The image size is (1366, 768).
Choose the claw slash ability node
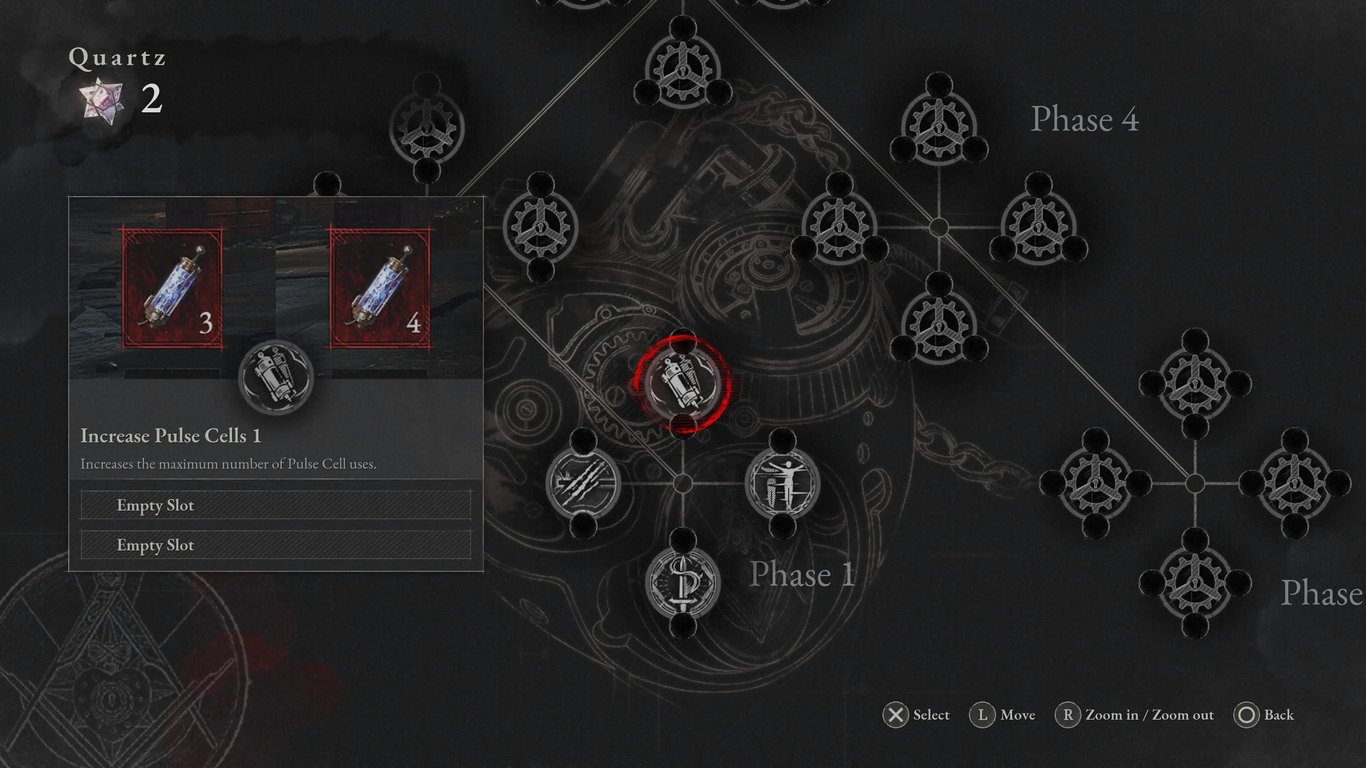[583, 483]
